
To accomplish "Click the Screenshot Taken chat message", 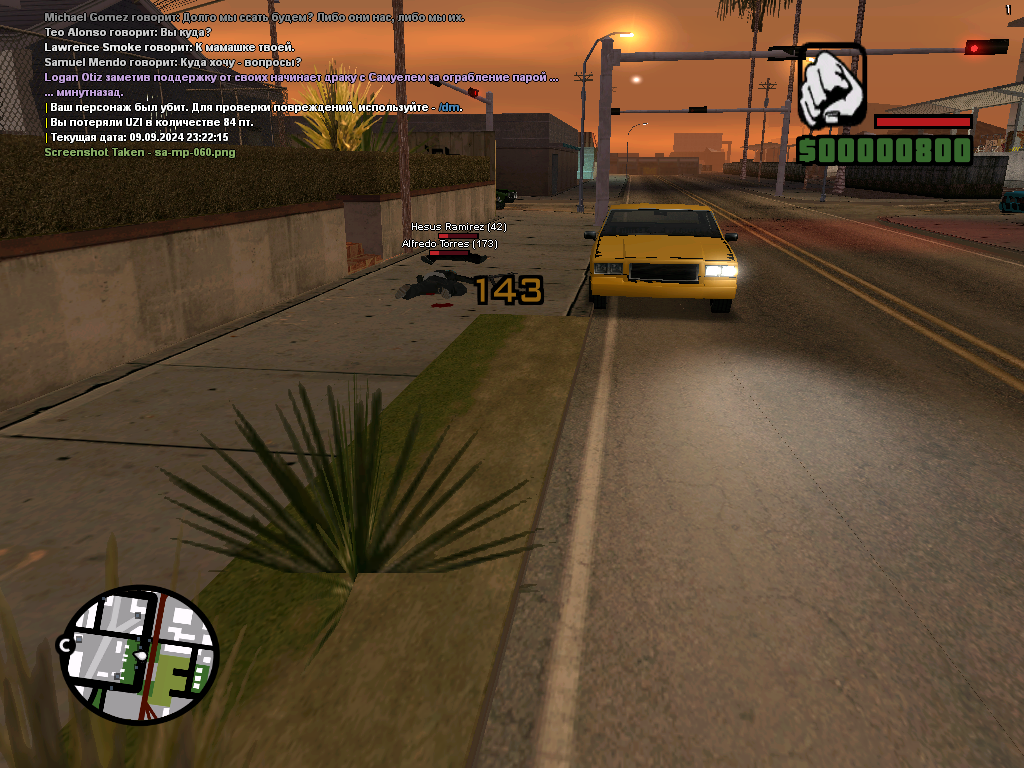I will pos(140,152).
